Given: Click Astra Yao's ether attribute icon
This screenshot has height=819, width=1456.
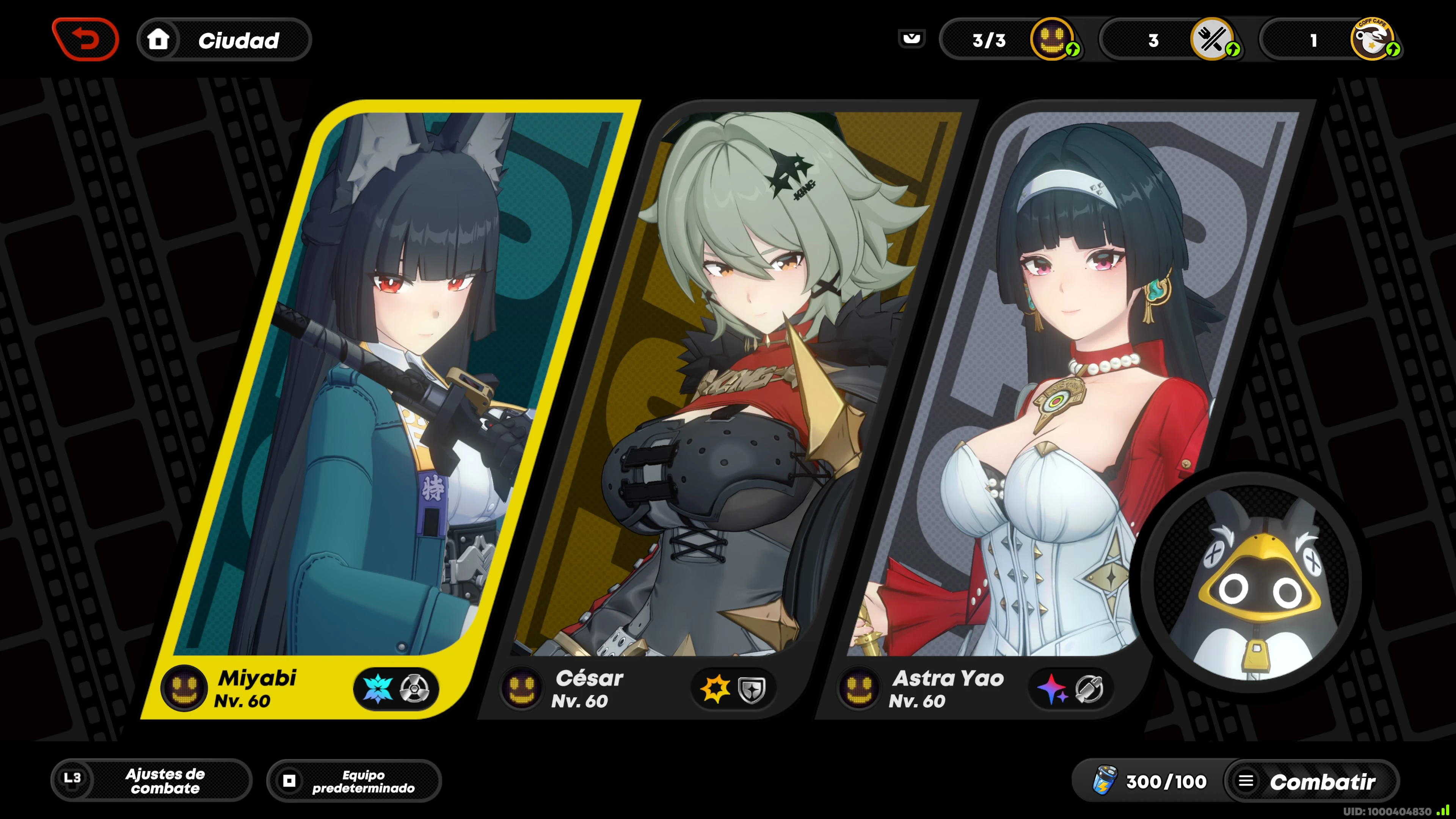Looking at the screenshot, I should (x=1052, y=689).
